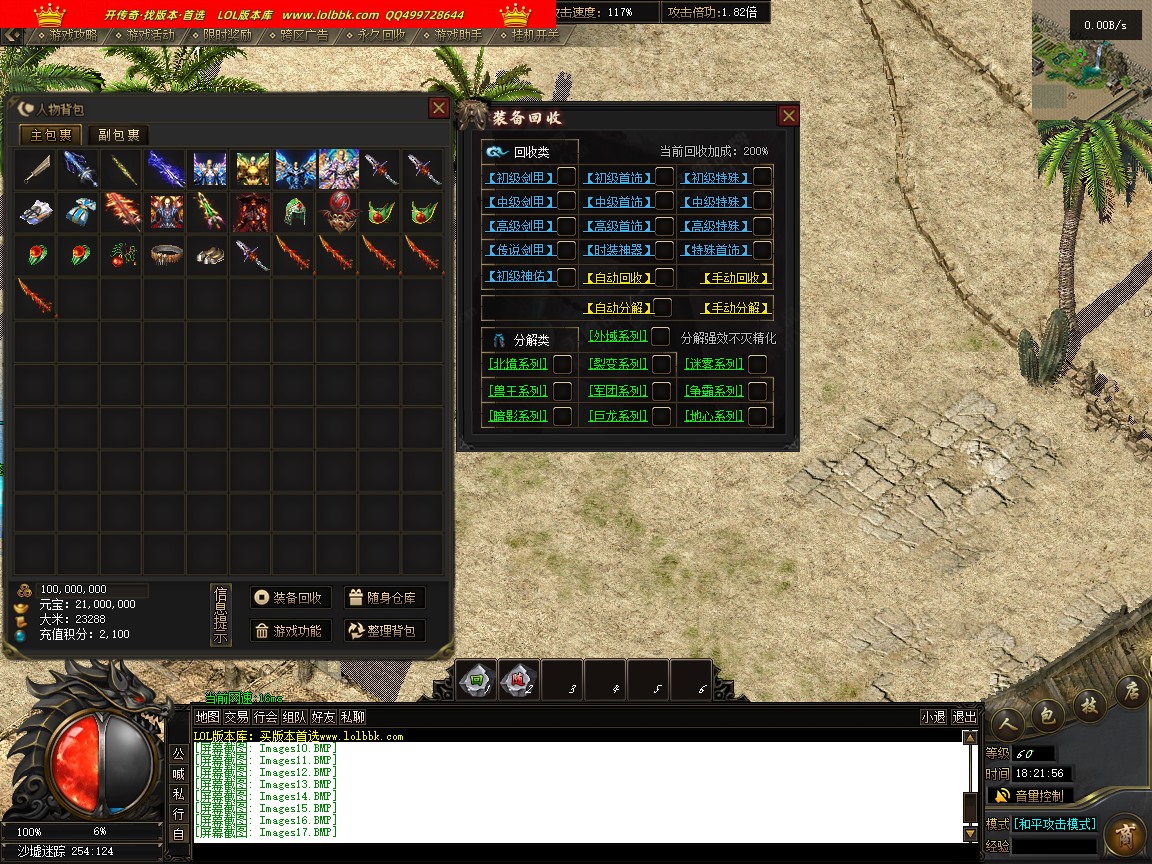This screenshot has height=864, width=1152.
Task: Check the 巨龙系列 dismantle option
Action: click(x=661, y=416)
